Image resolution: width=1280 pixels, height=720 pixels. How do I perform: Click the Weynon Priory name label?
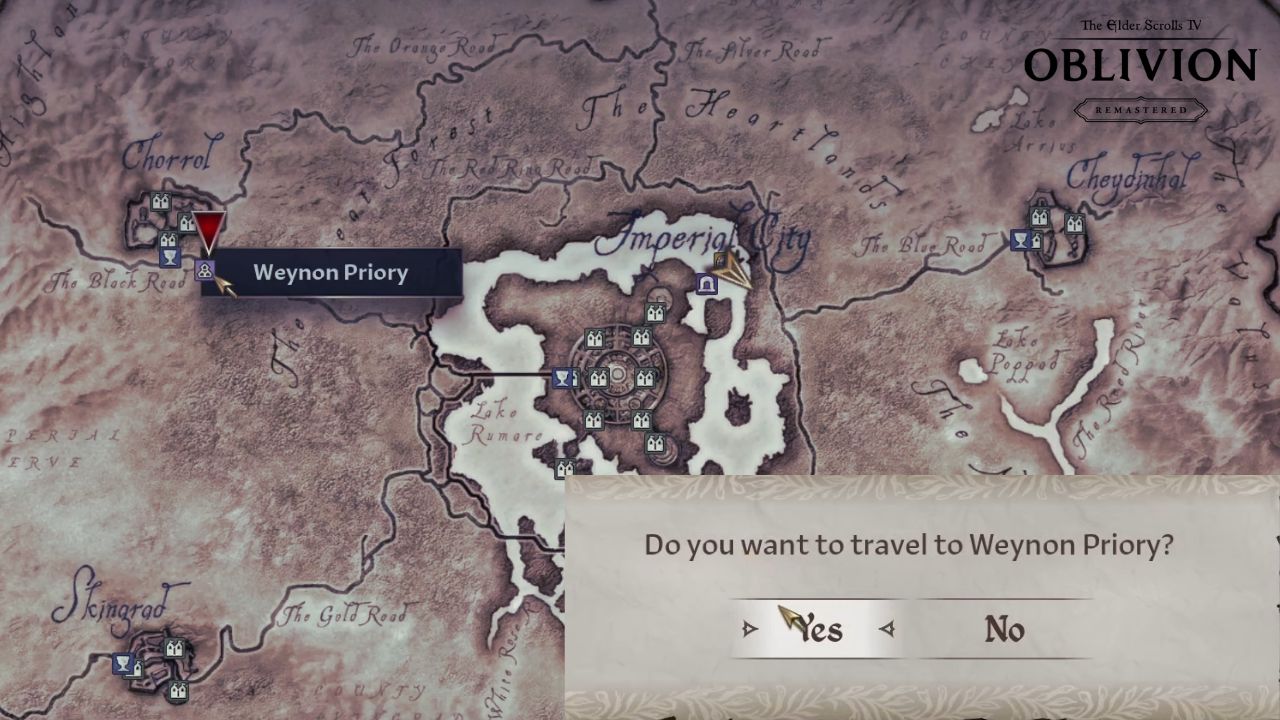(330, 272)
